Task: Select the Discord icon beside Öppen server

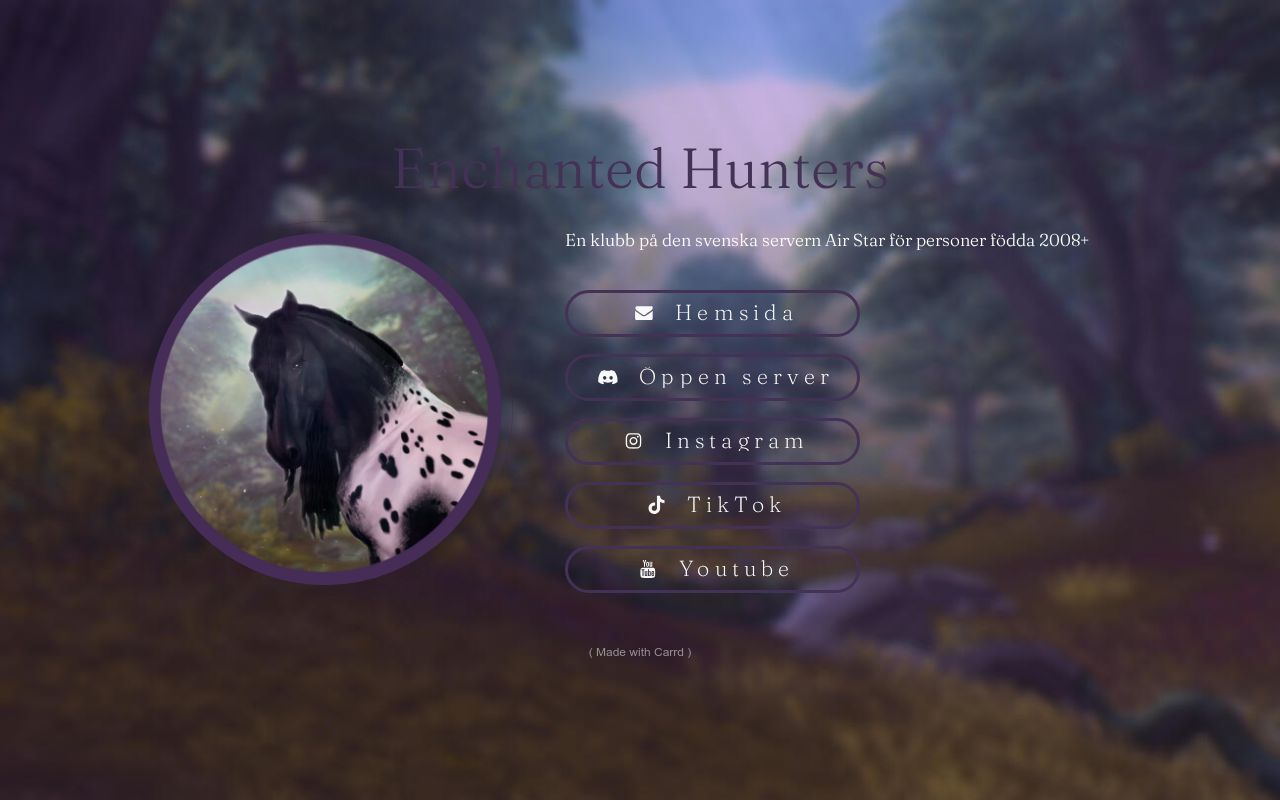Action: [x=607, y=378]
